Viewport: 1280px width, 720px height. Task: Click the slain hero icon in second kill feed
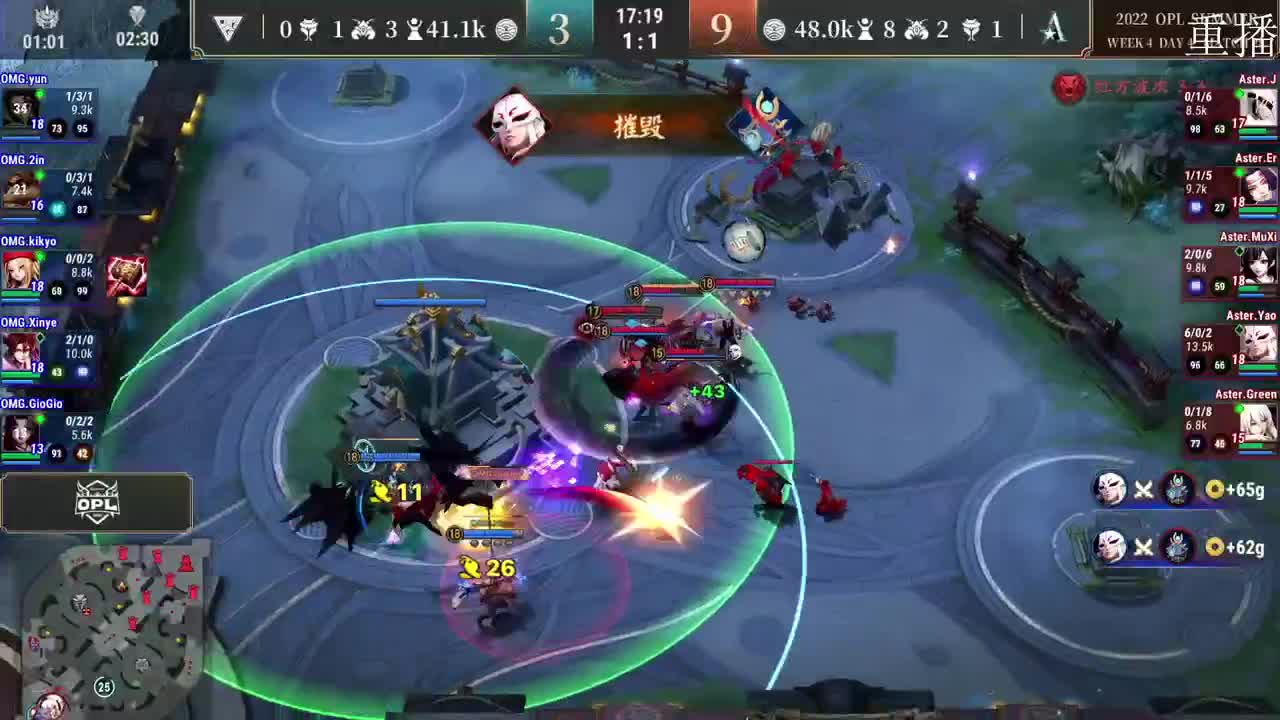point(1180,548)
